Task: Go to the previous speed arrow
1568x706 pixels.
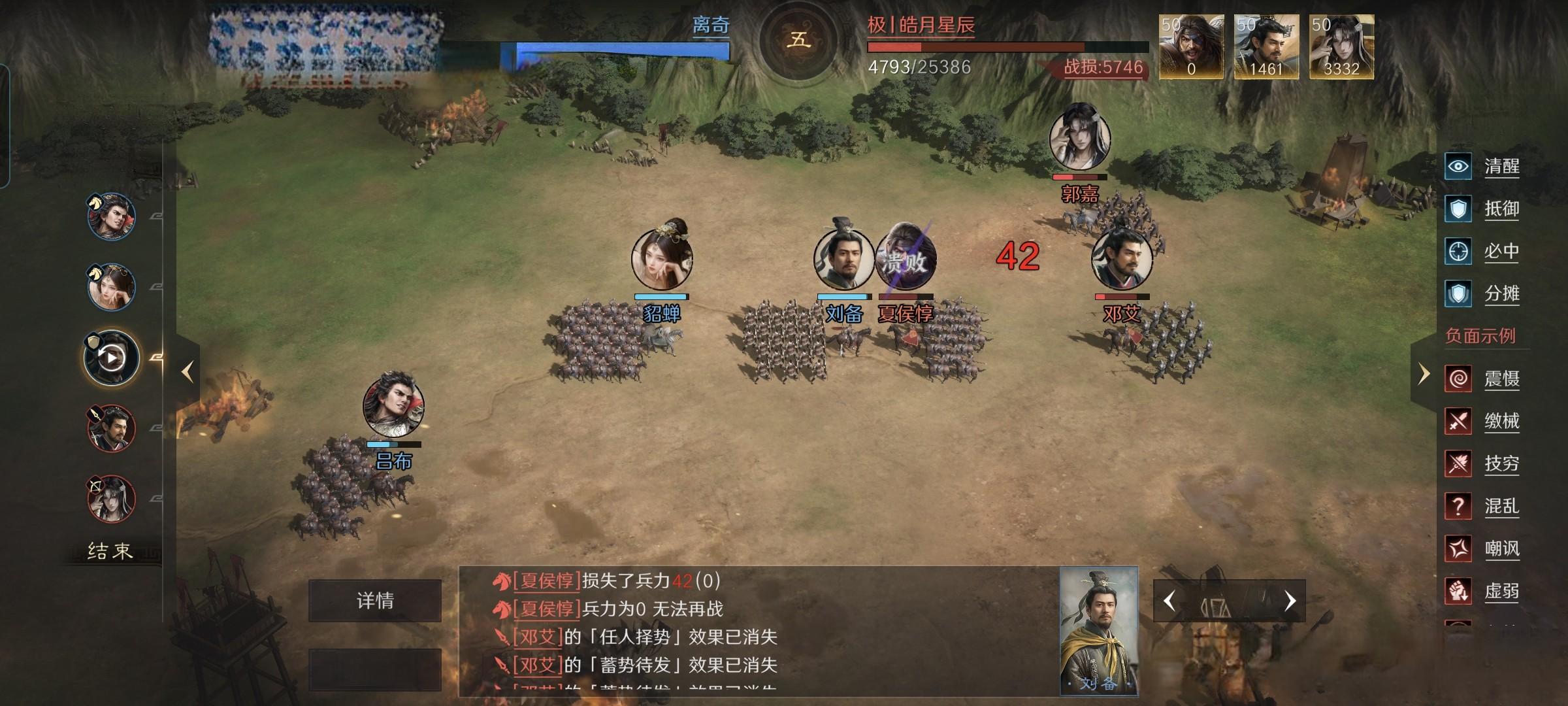Action: 1169,601
